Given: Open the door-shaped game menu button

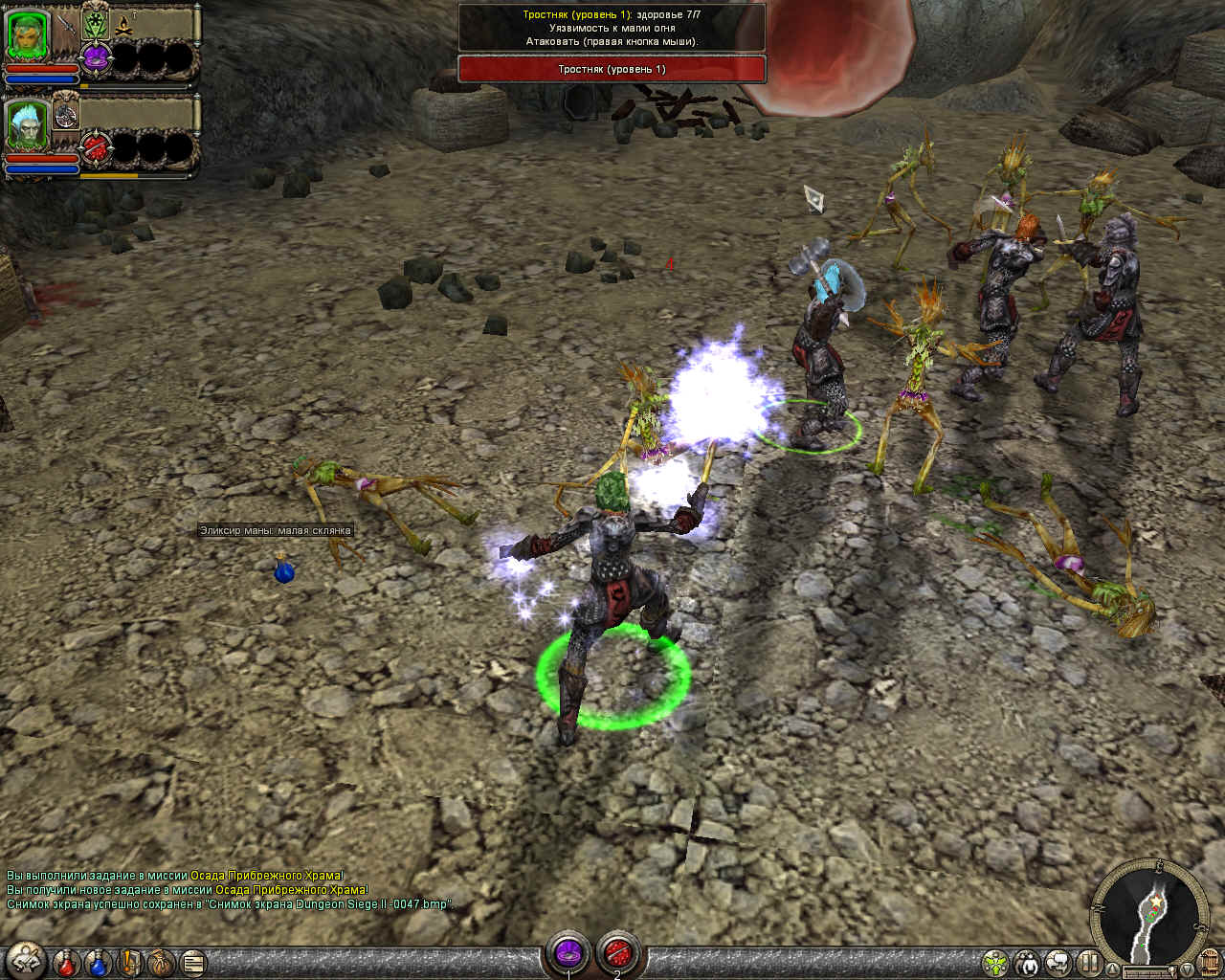Looking at the screenshot, I should coord(1210,961).
